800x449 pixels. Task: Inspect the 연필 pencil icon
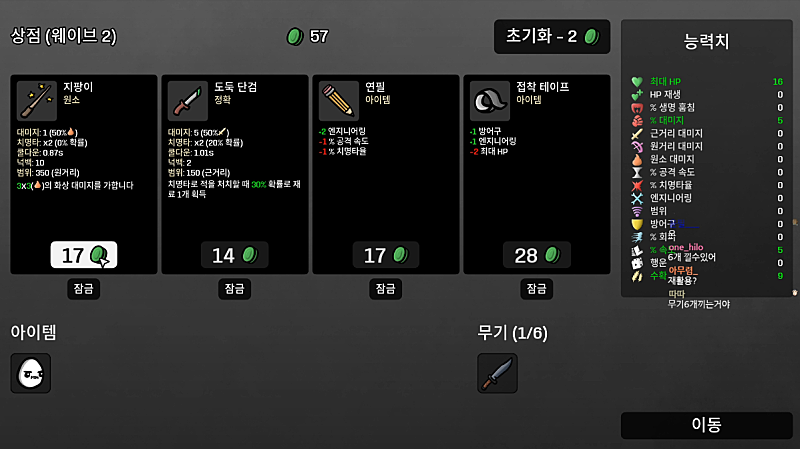tap(339, 101)
